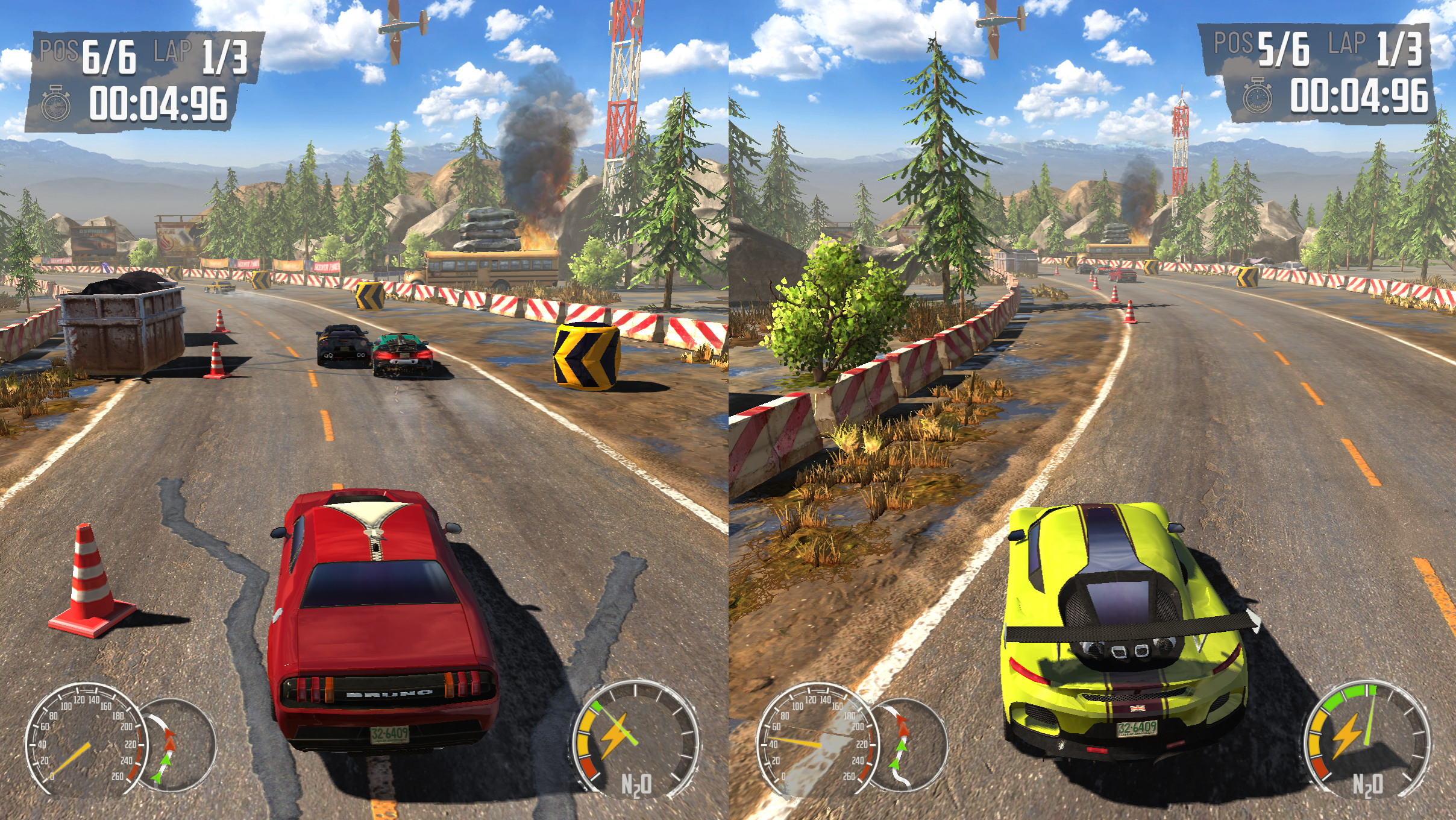Click the right player's N2O nitro gauge
The width and height of the screenshot is (1456, 820).
coord(1366,741)
